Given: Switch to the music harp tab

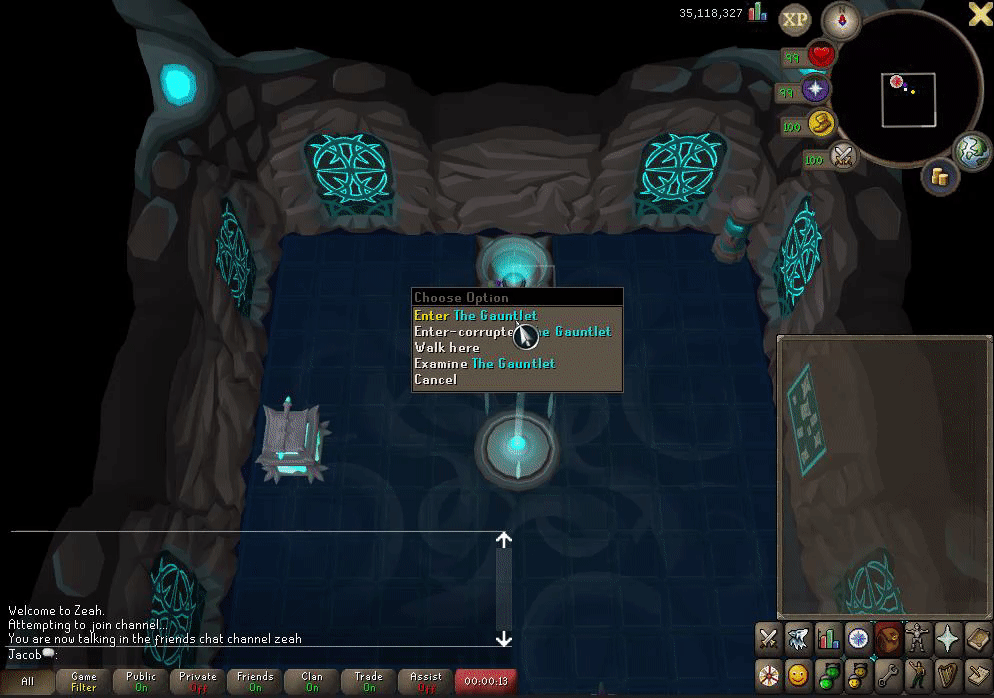Looking at the screenshot, I should (x=946, y=671).
